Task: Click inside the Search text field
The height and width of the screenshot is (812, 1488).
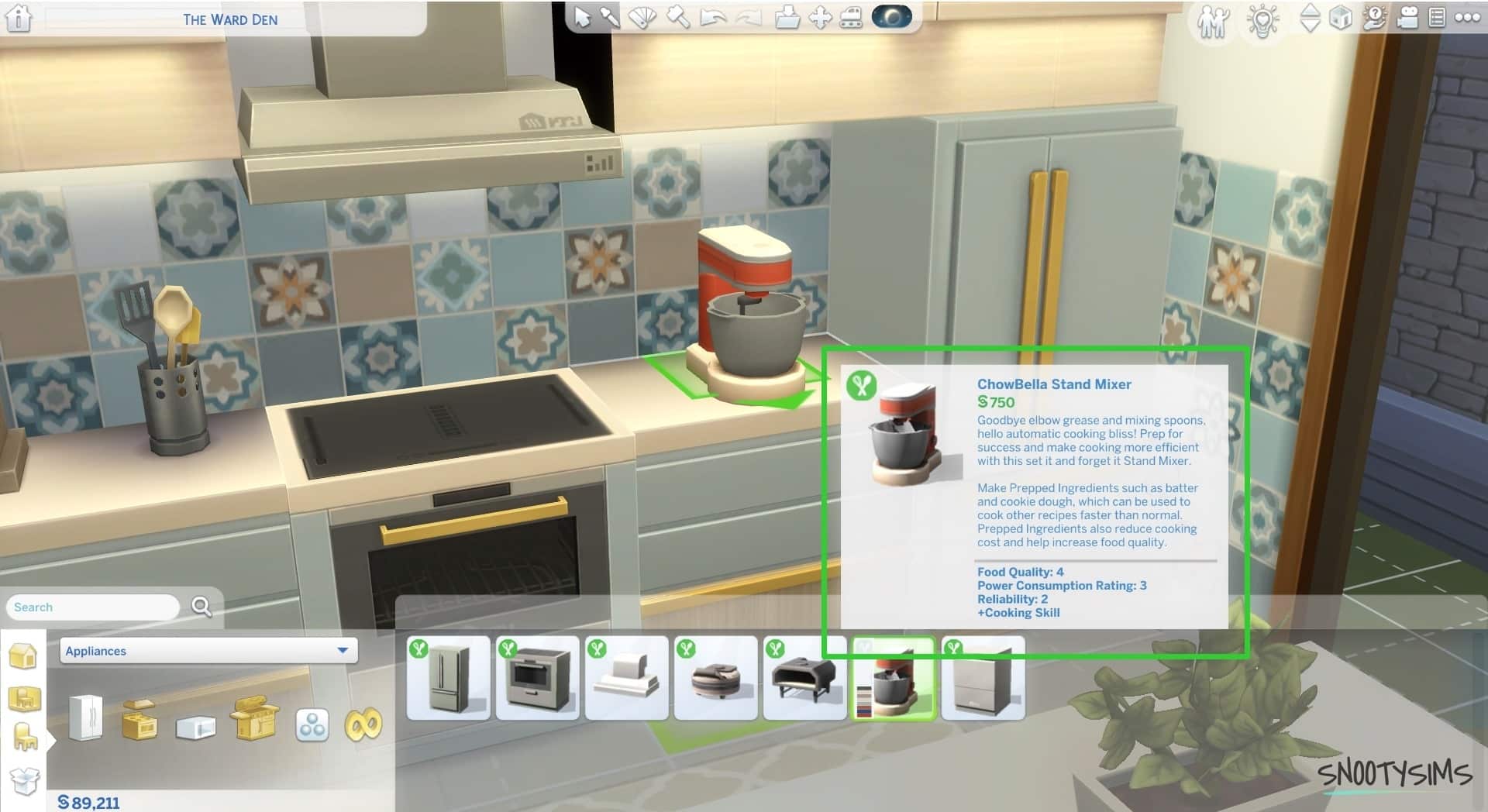Action: pyautogui.click(x=93, y=607)
